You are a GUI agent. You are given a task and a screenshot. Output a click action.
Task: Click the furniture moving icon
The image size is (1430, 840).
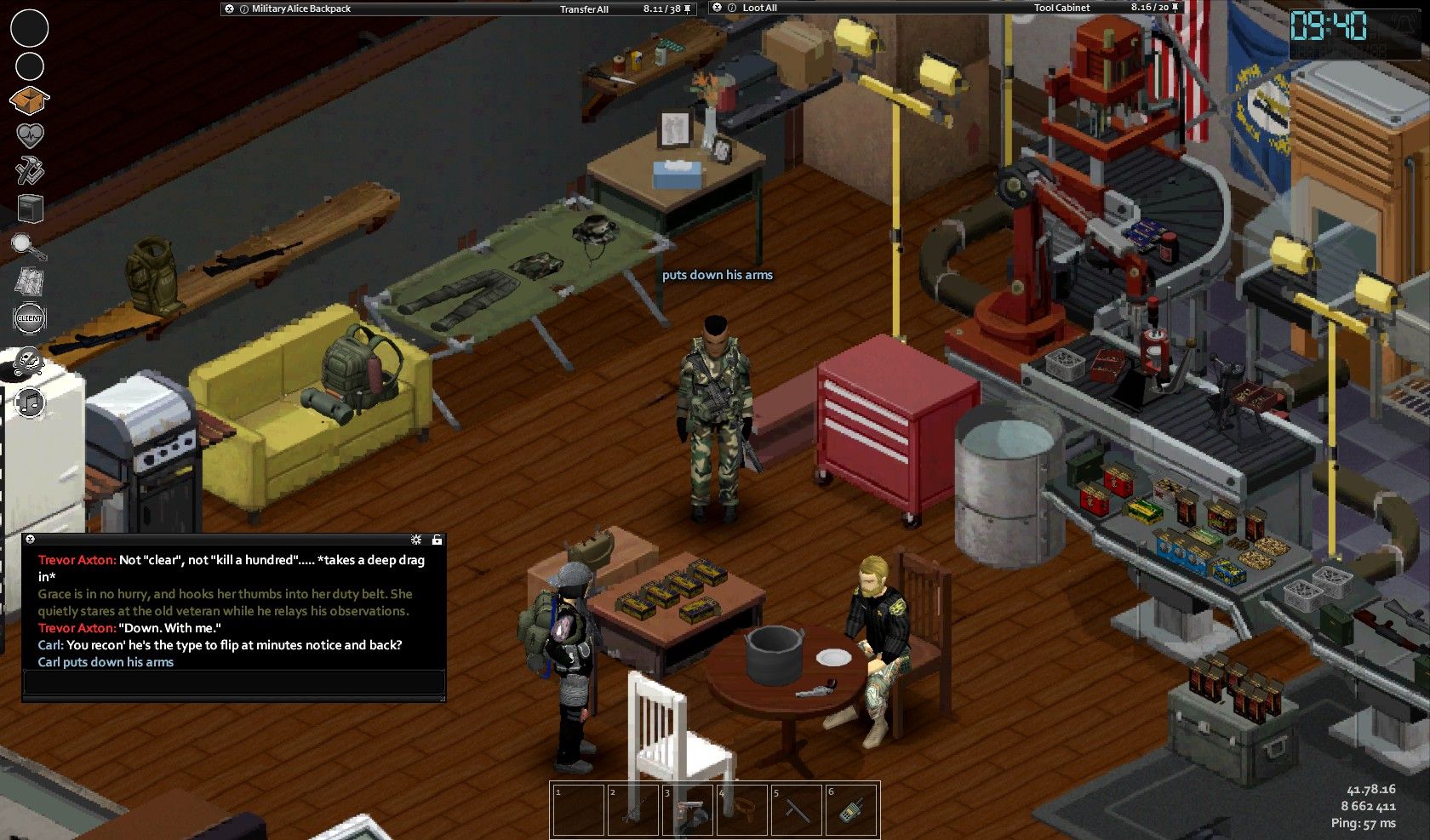pos(30,208)
